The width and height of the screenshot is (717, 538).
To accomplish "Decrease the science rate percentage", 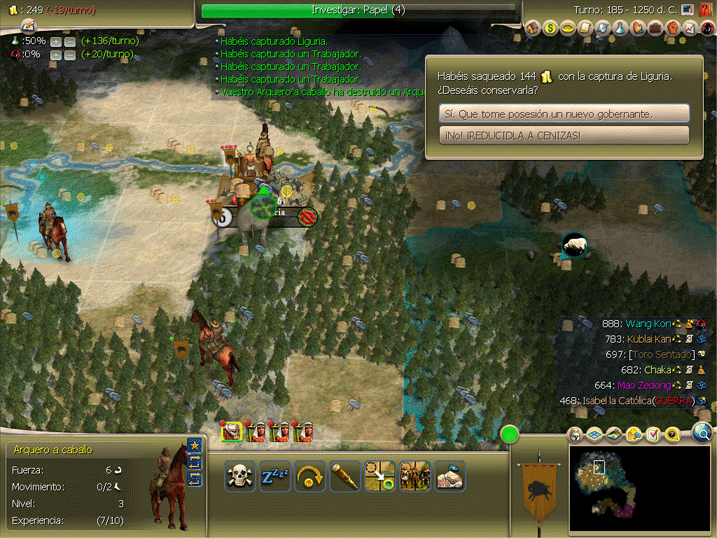I will (x=71, y=41).
